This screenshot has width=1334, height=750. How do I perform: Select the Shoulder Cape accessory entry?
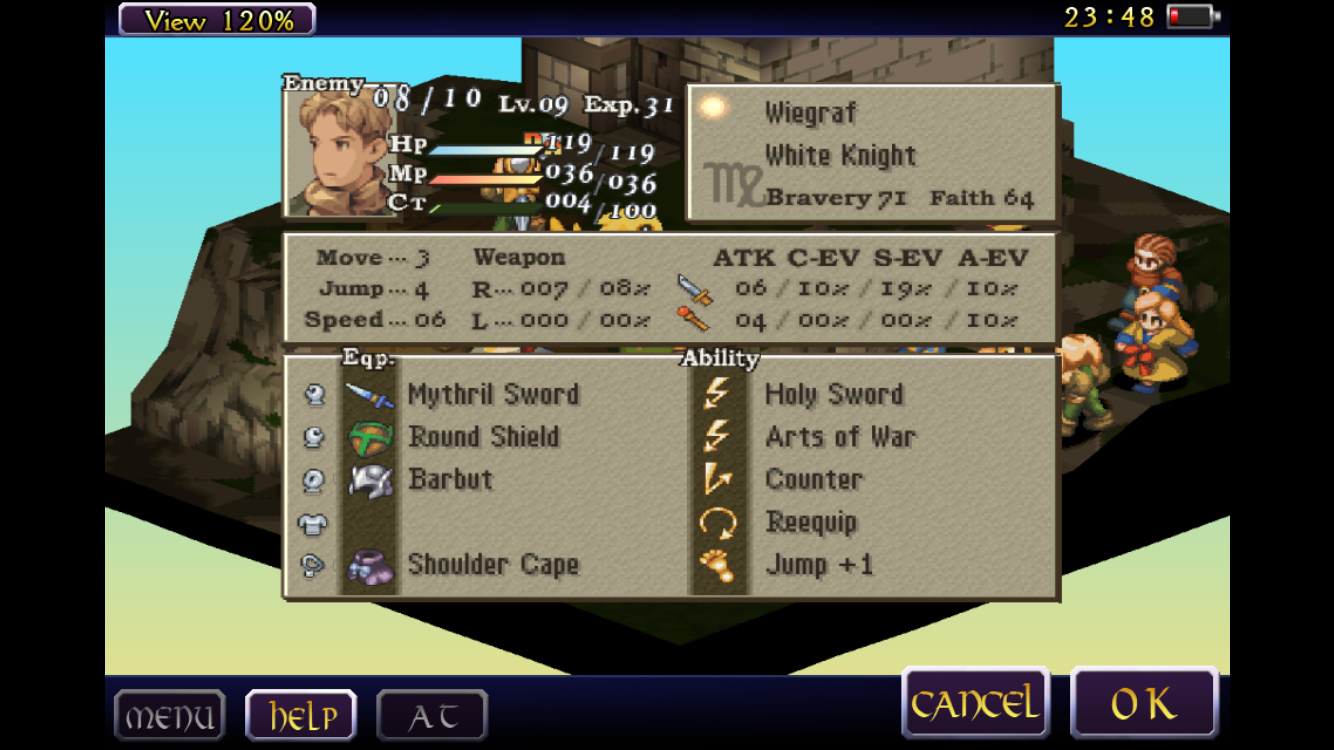[493, 564]
